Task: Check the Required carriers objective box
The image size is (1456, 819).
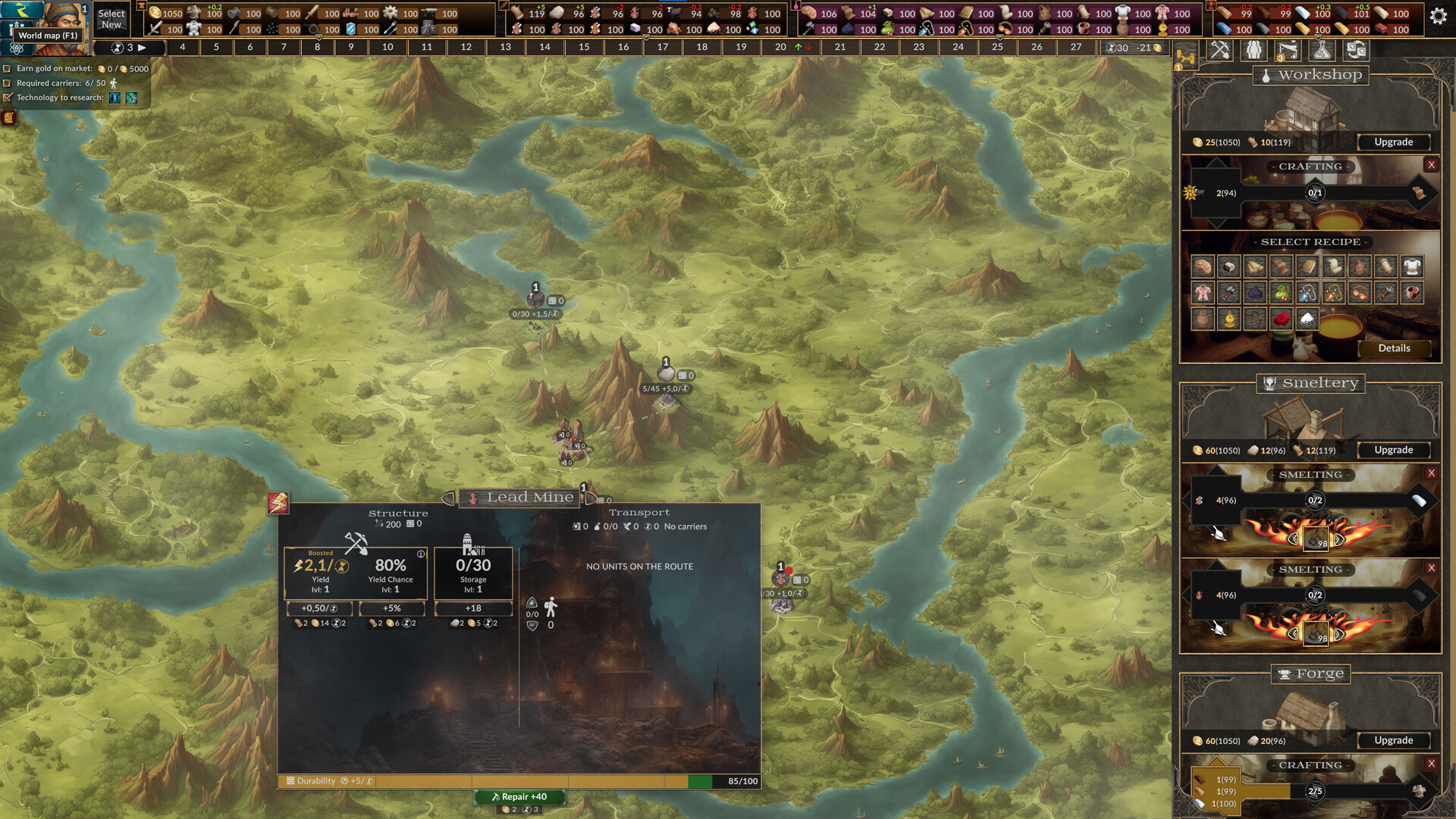Action: click(x=7, y=83)
